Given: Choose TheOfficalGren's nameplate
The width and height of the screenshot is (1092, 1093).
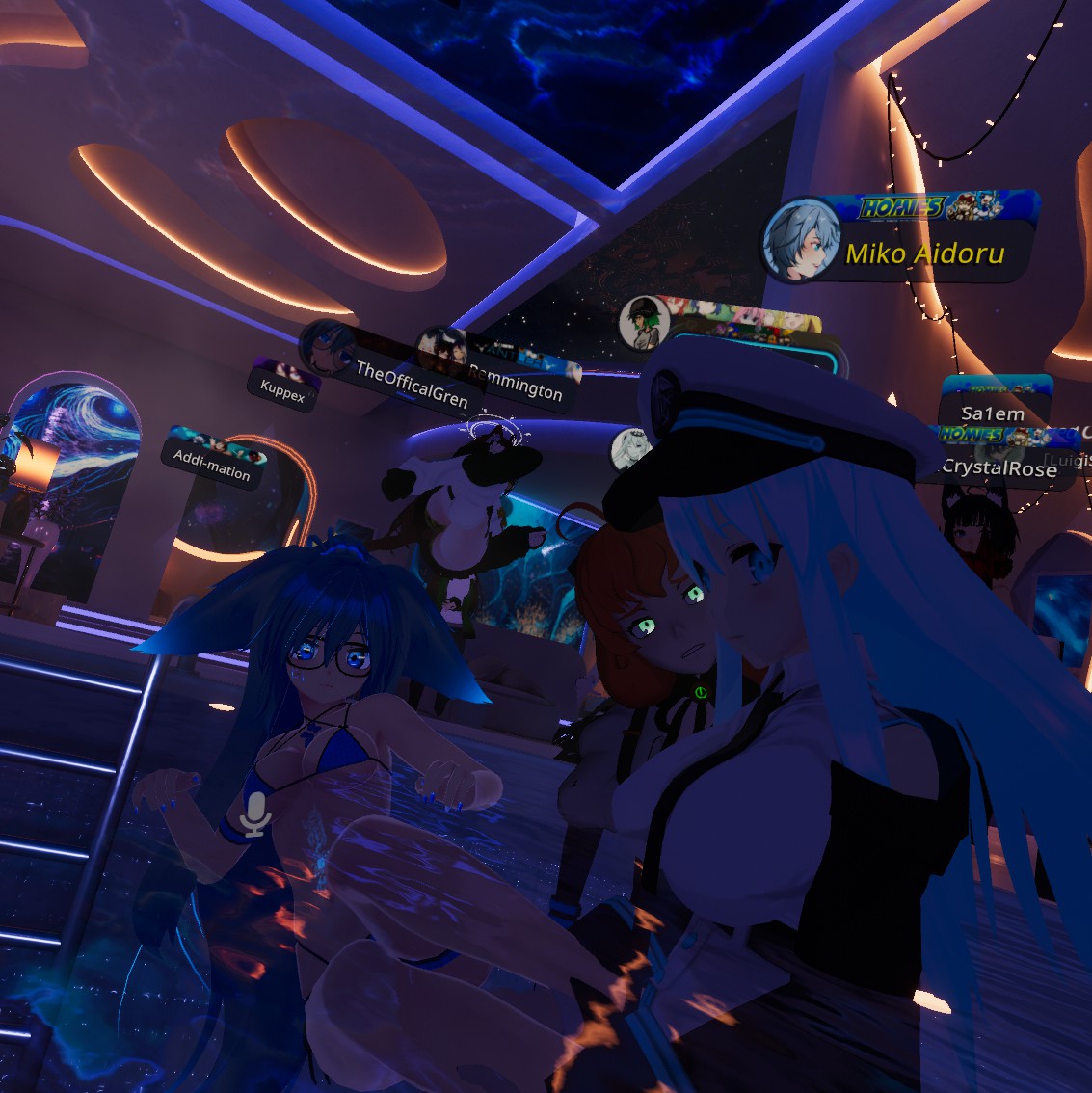Looking at the screenshot, I should [412, 384].
